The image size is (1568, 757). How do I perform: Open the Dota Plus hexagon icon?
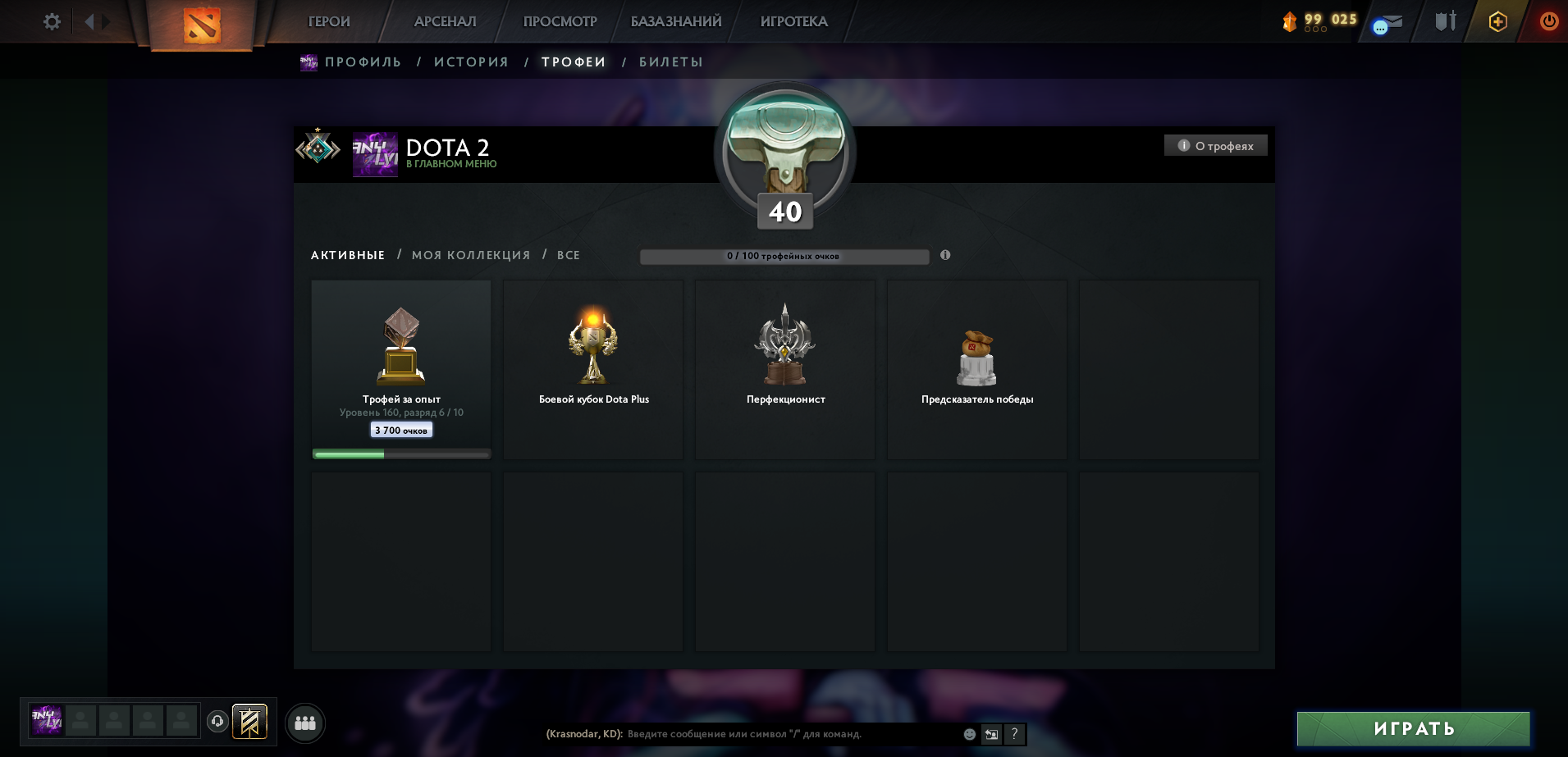1496,22
